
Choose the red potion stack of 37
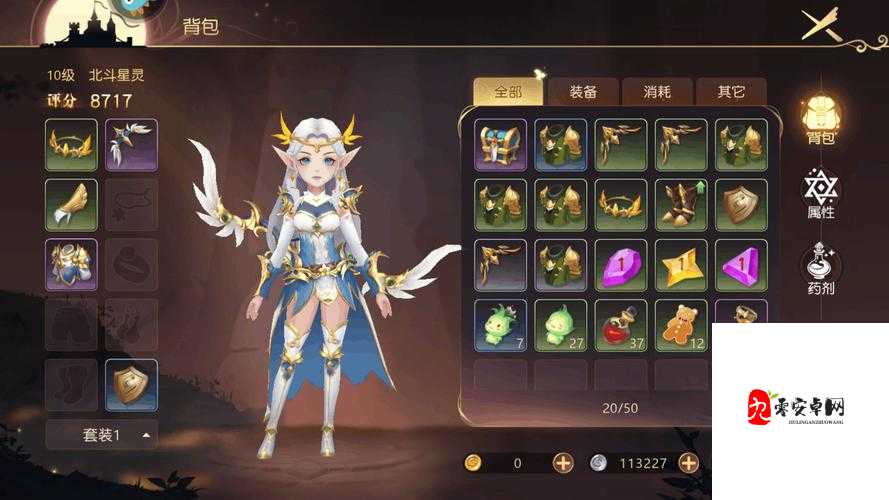click(x=620, y=325)
